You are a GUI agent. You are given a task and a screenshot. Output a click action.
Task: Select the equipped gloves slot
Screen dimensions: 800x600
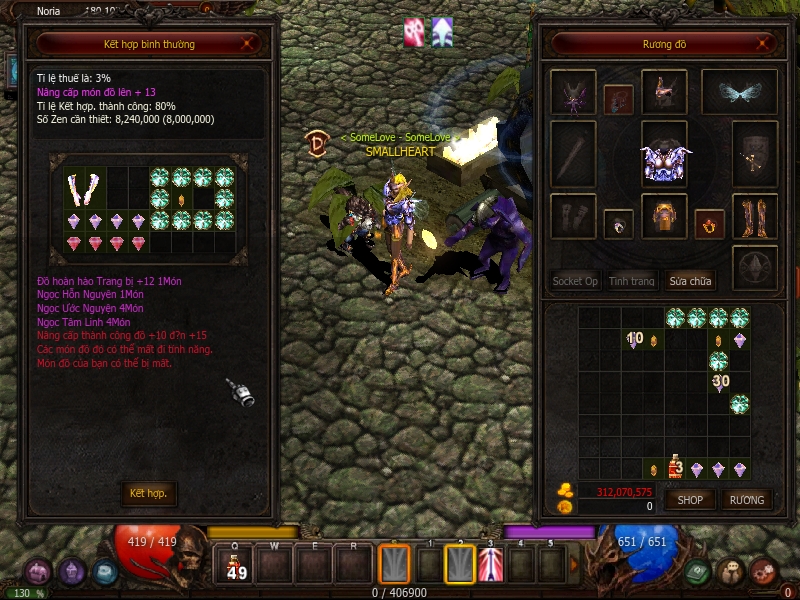pyautogui.click(x=573, y=216)
